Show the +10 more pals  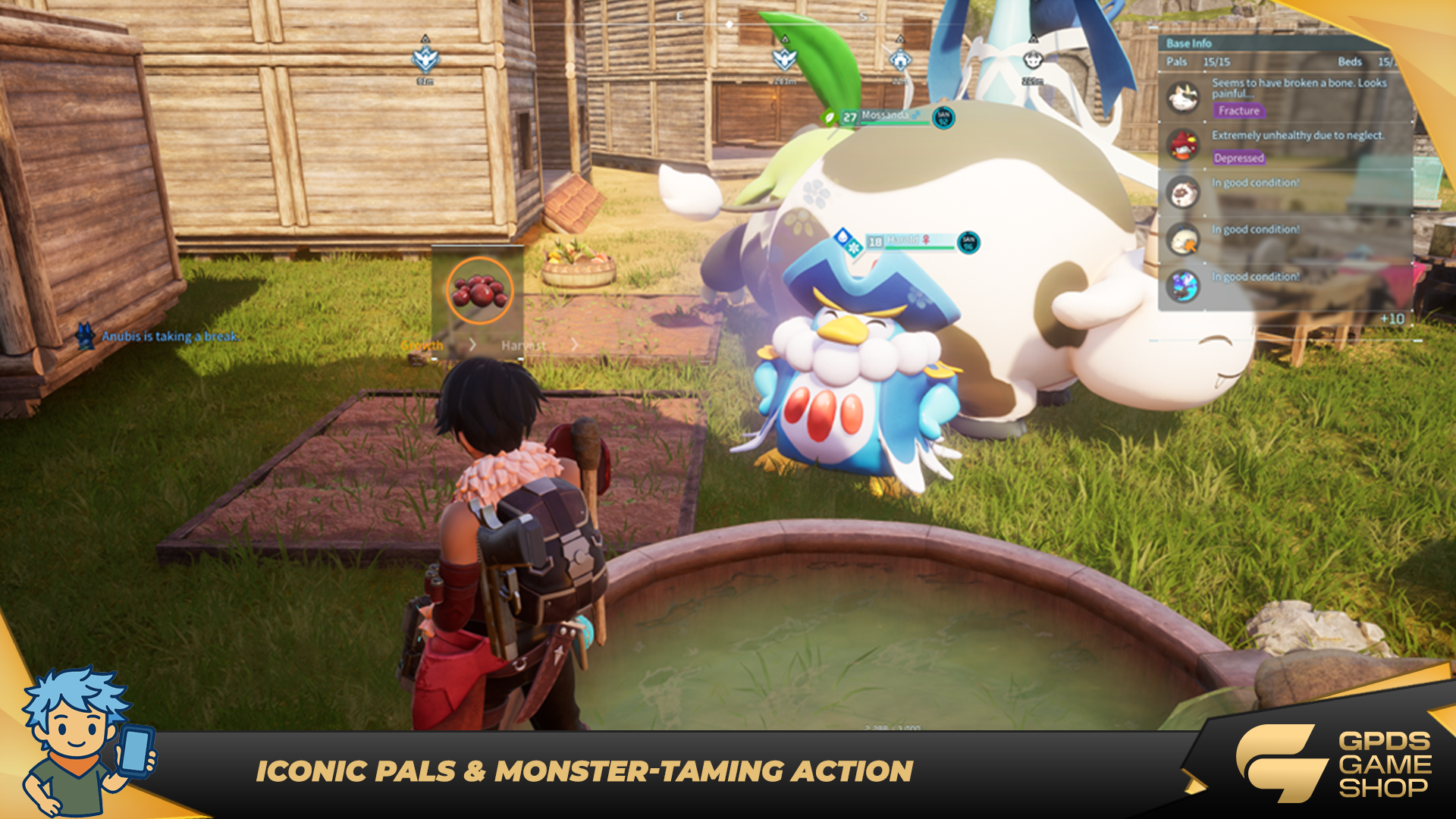[x=1392, y=318]
